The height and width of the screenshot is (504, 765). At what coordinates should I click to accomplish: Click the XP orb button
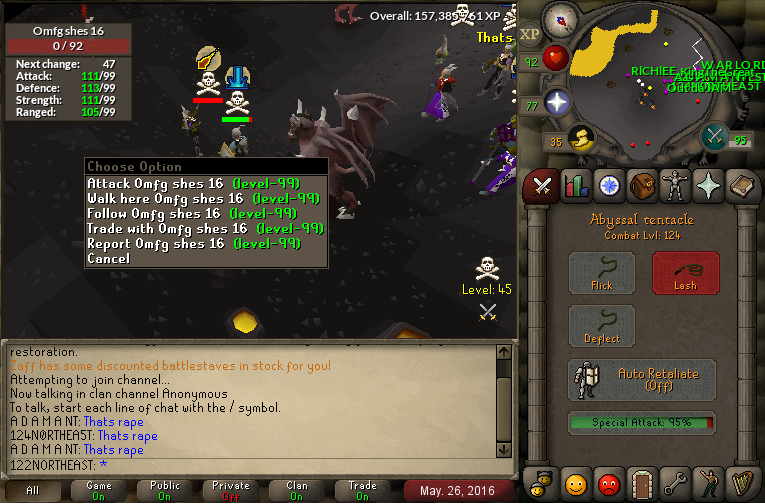529,33
